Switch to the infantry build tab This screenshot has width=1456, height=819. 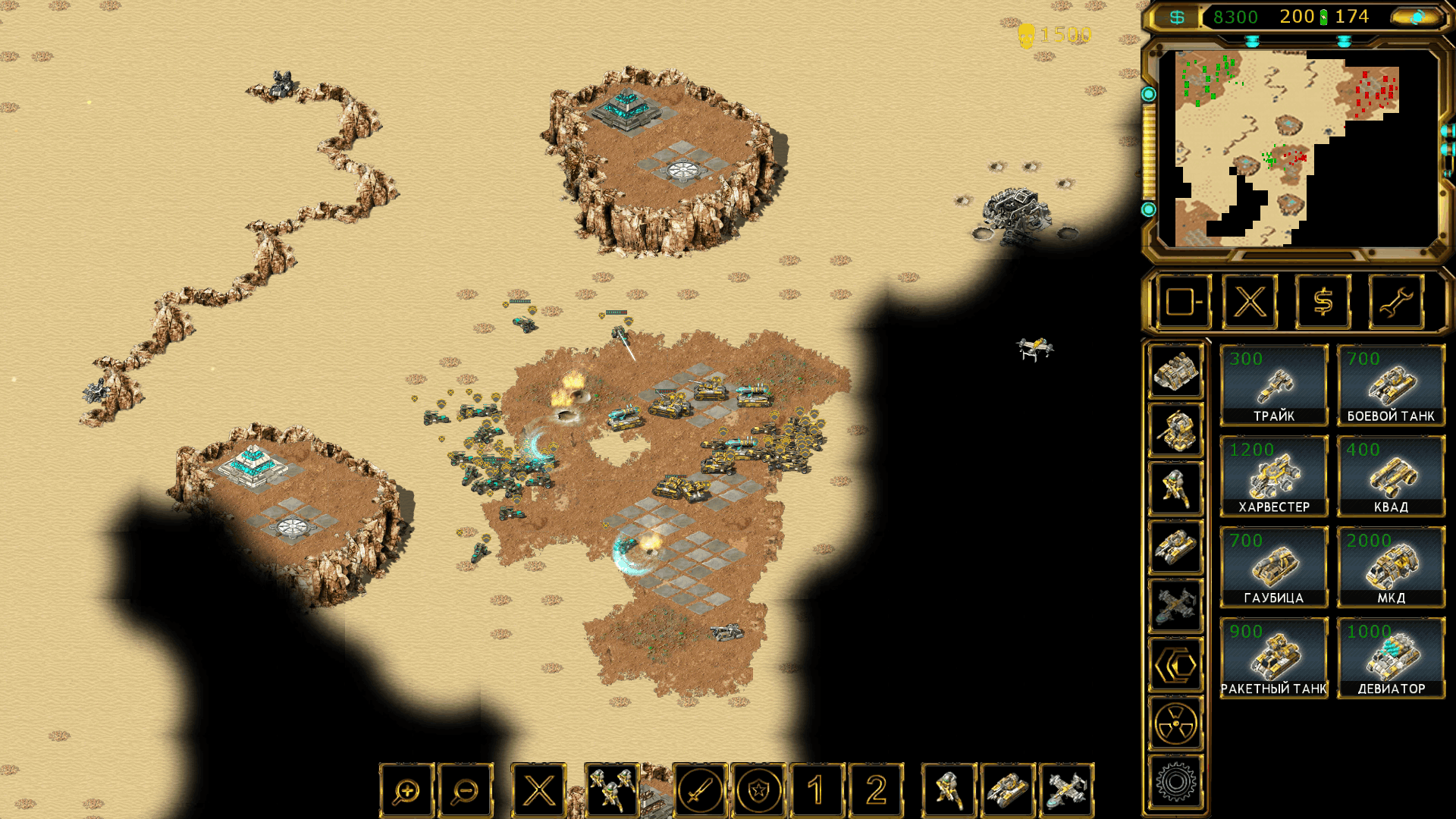point(1175,489)
